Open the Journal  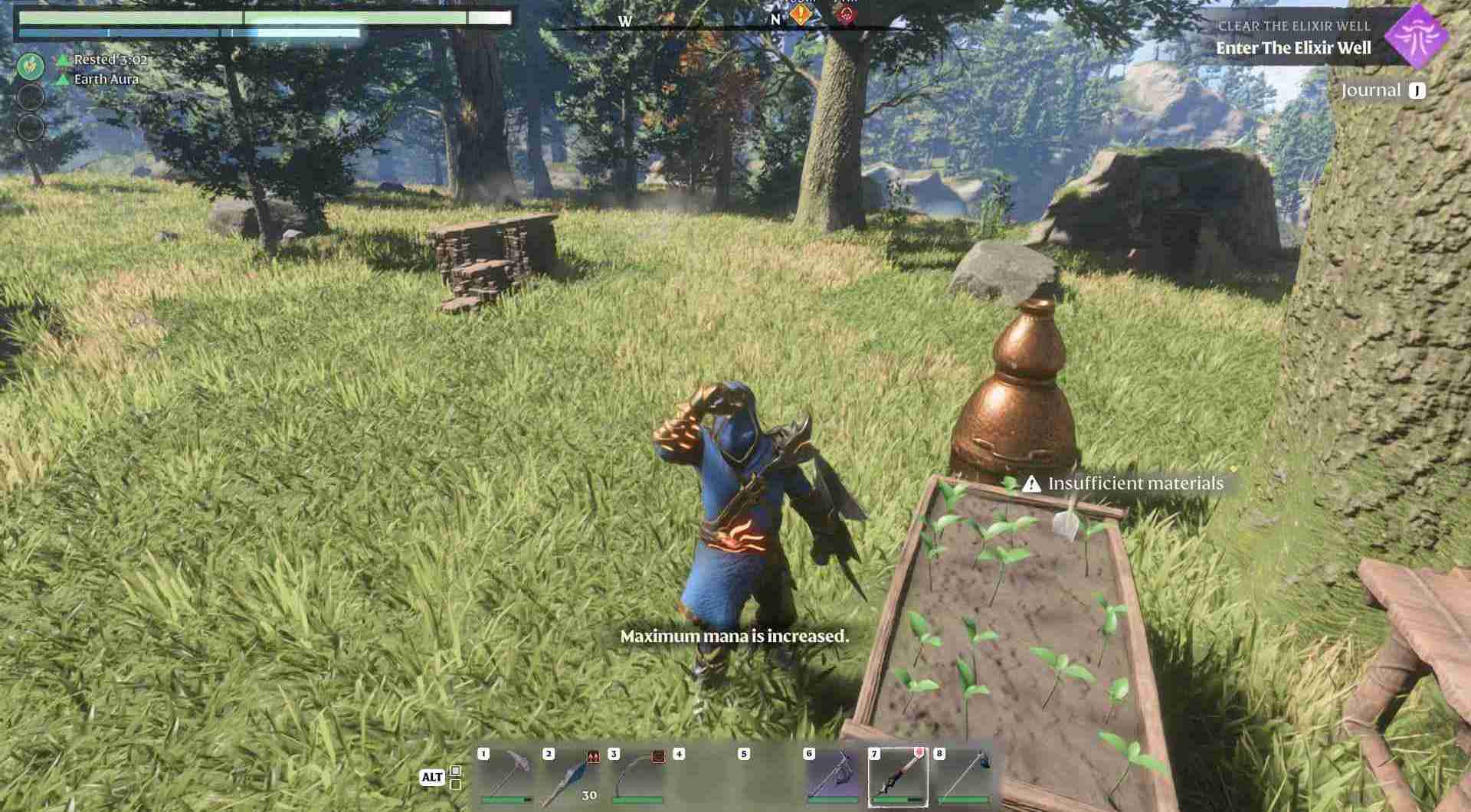[1374, 90]
